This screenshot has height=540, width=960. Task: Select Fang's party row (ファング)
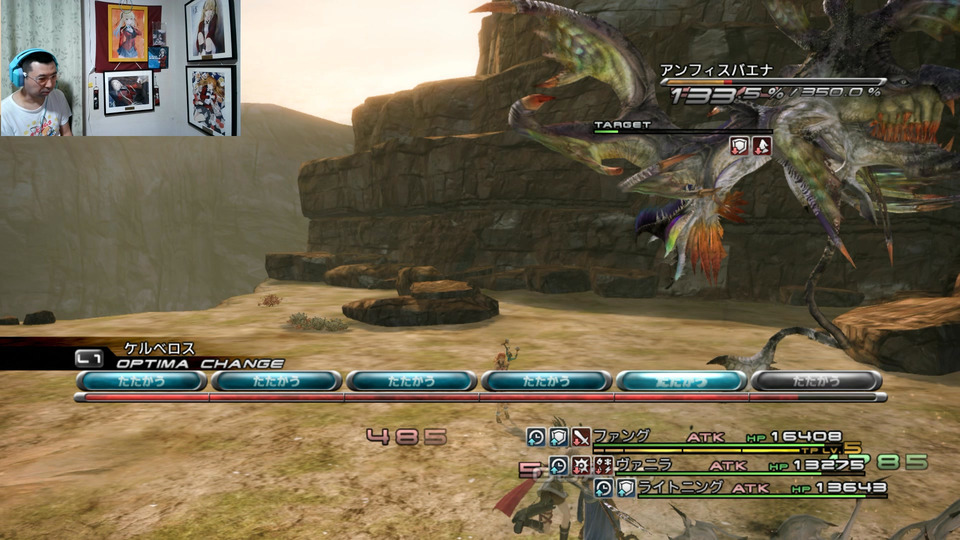(700, 437)
